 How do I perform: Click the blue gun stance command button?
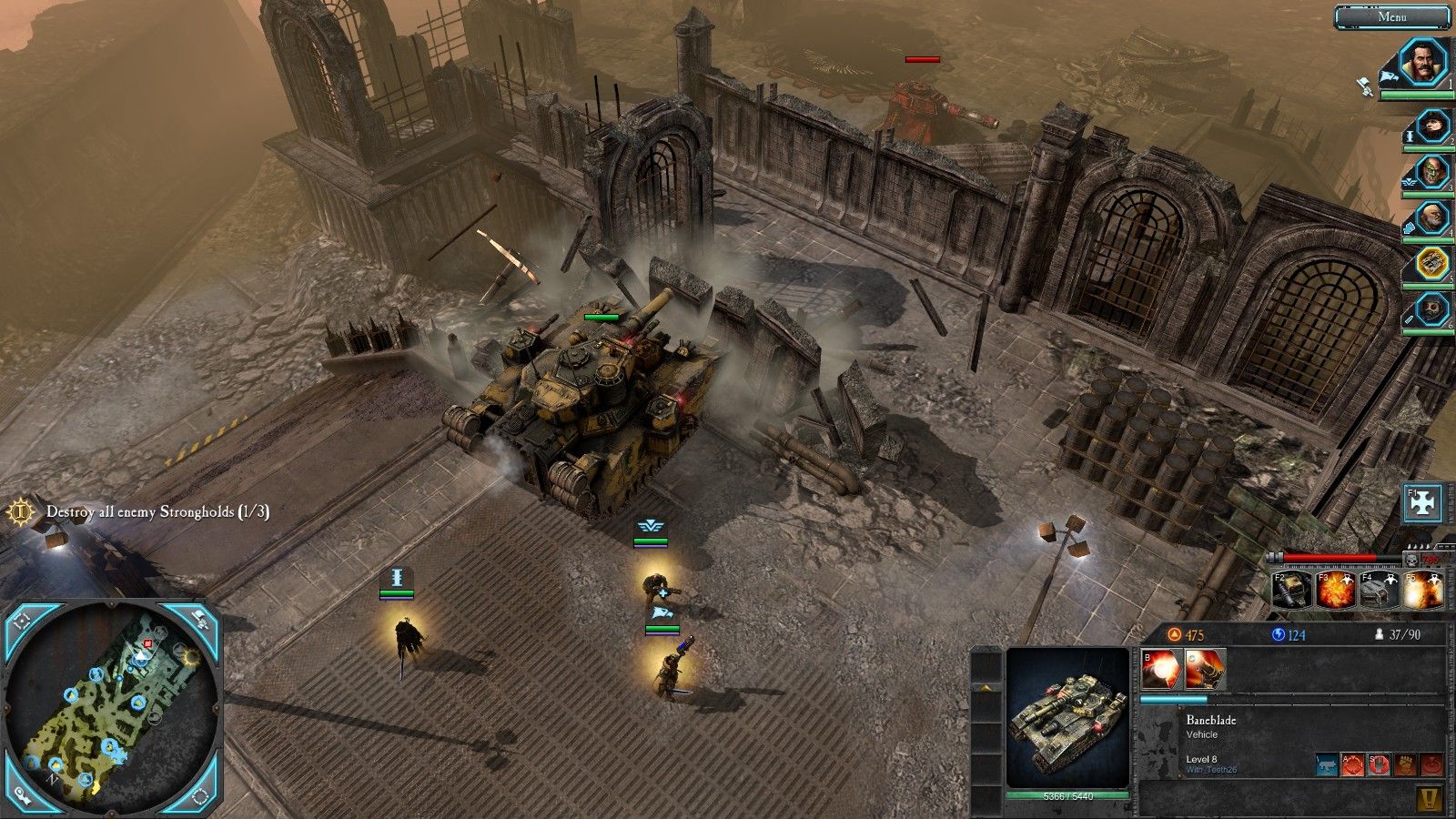pos(1328,765)
